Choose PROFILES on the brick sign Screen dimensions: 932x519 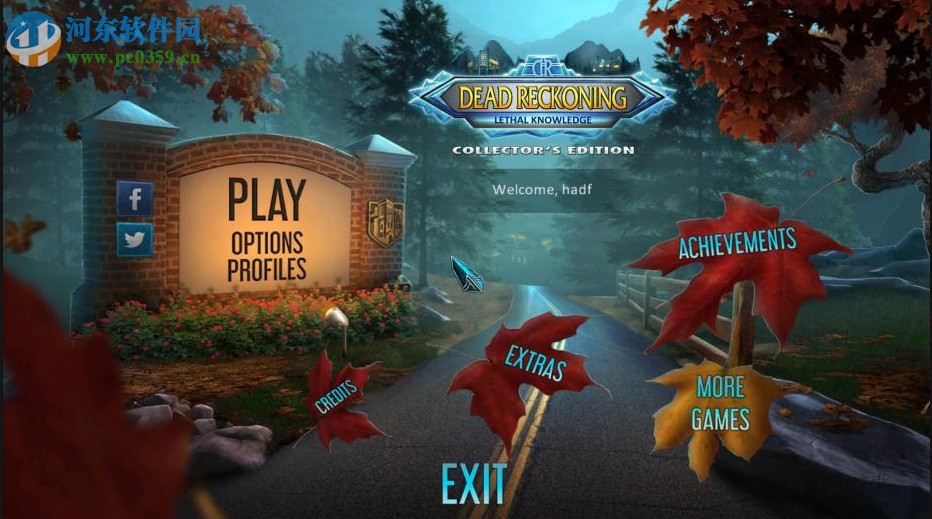267,269
